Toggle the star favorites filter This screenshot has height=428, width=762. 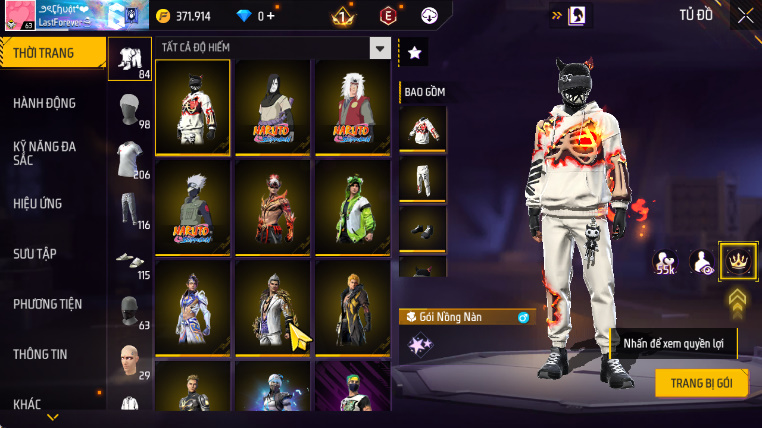(414, 53)
